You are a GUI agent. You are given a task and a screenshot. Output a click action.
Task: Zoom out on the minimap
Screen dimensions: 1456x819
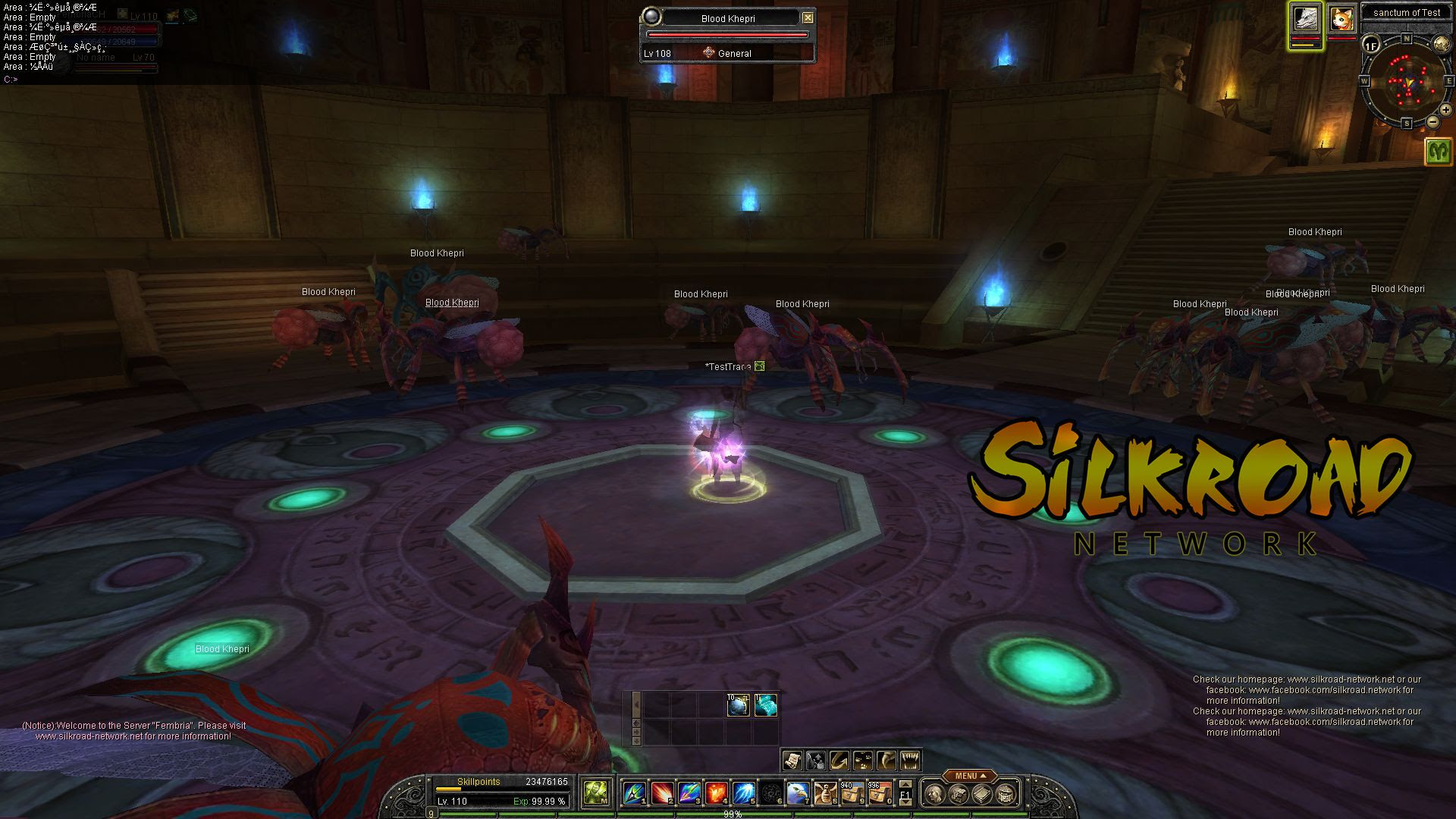(x=1432, y=121)
